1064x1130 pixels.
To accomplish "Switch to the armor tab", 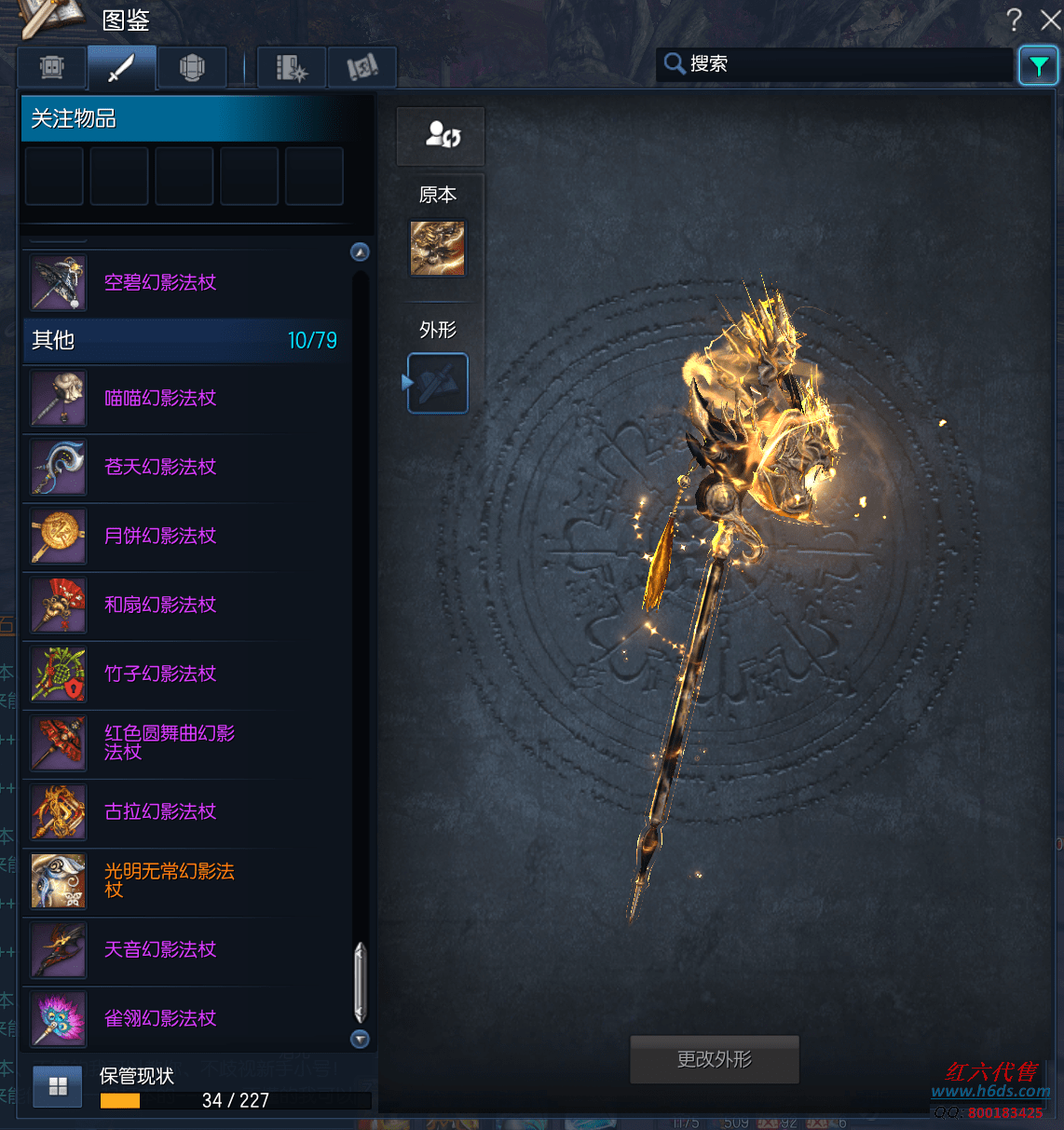I will 192,67.
